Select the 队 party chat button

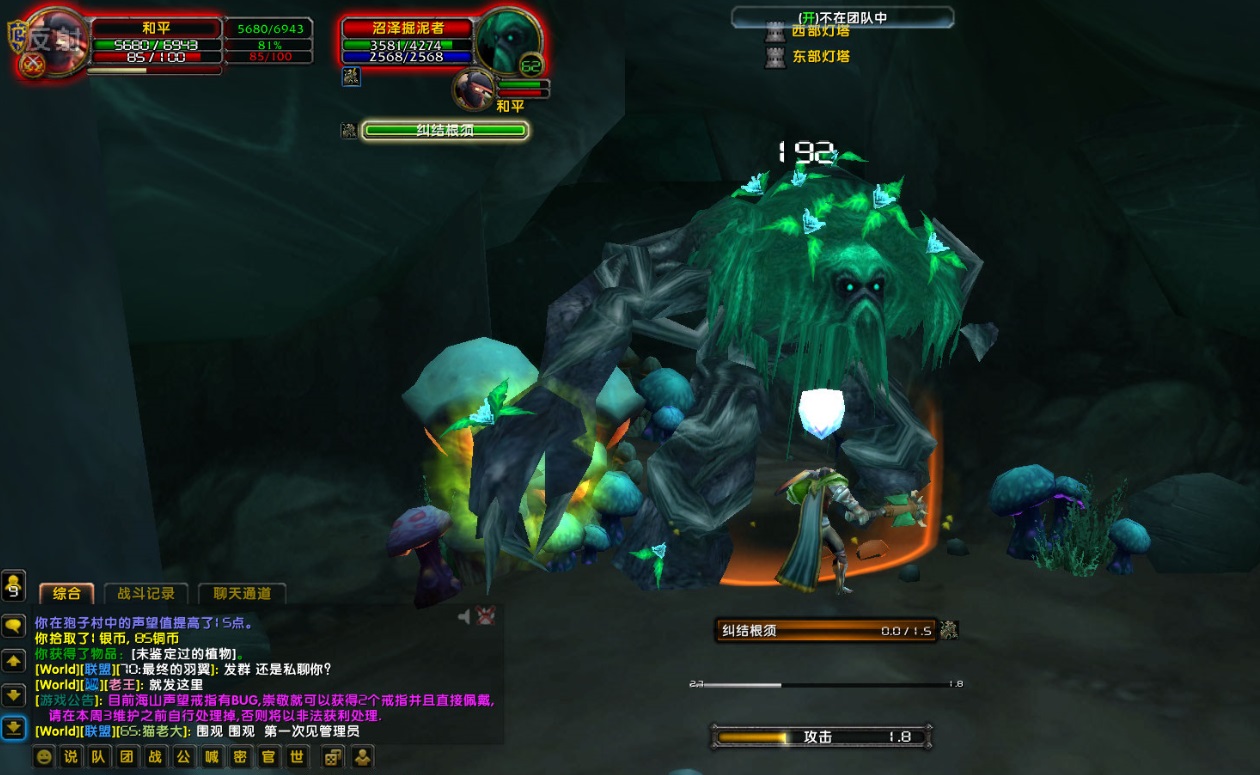point(99,757)
